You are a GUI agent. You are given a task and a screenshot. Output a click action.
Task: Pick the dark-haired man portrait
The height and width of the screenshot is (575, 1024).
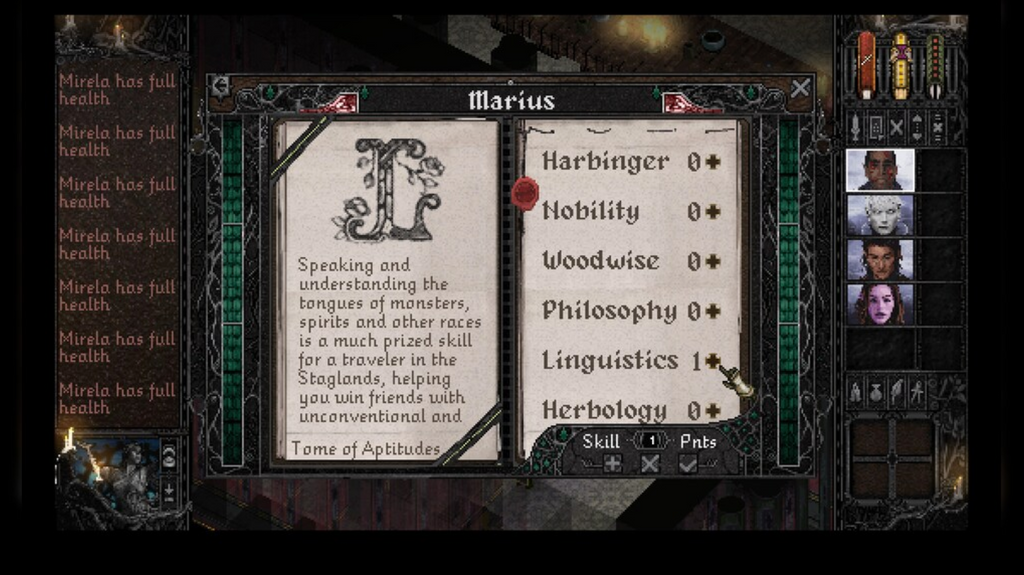point(880,260)
